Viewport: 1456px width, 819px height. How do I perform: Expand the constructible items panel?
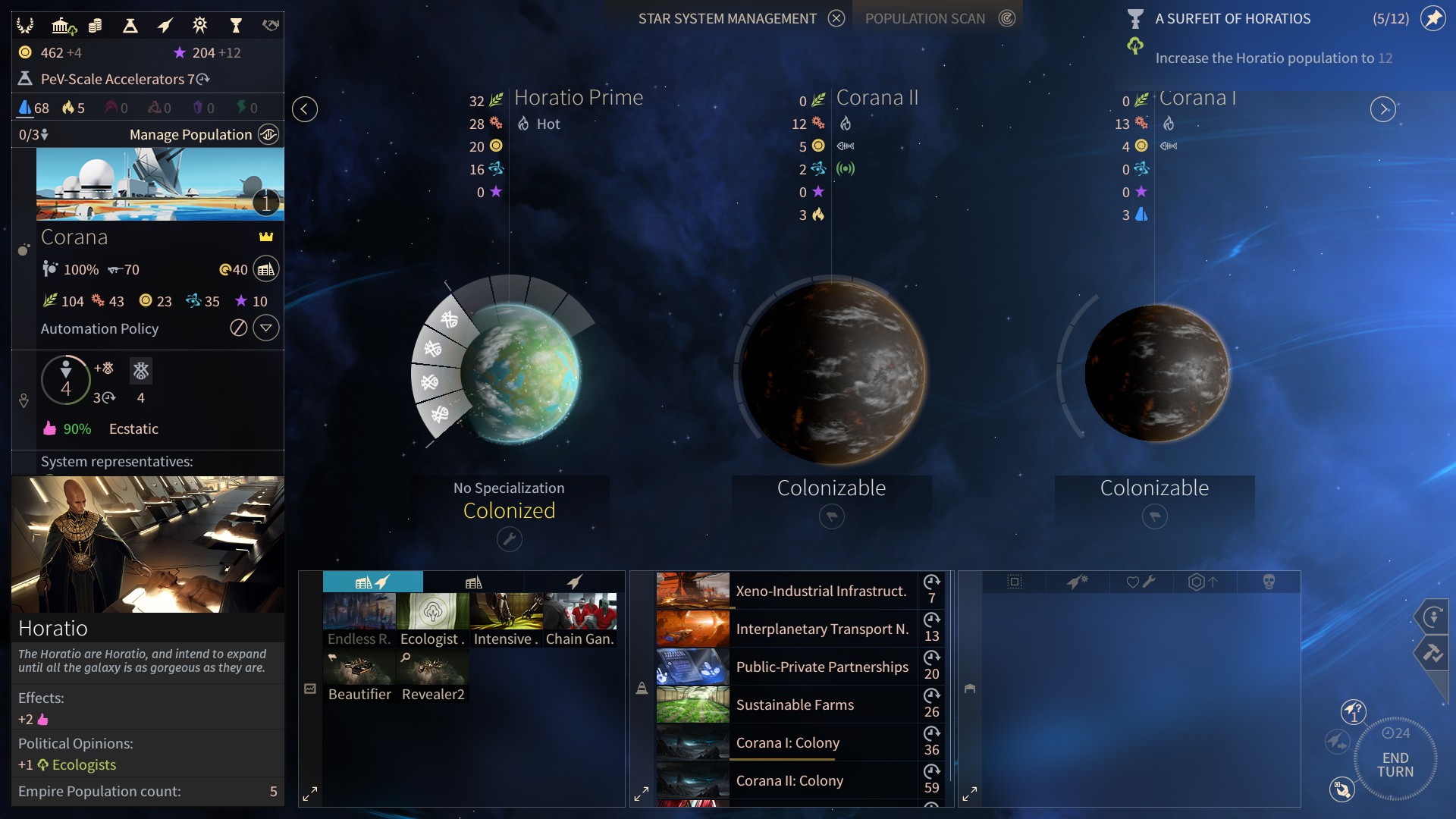[310, 794]
